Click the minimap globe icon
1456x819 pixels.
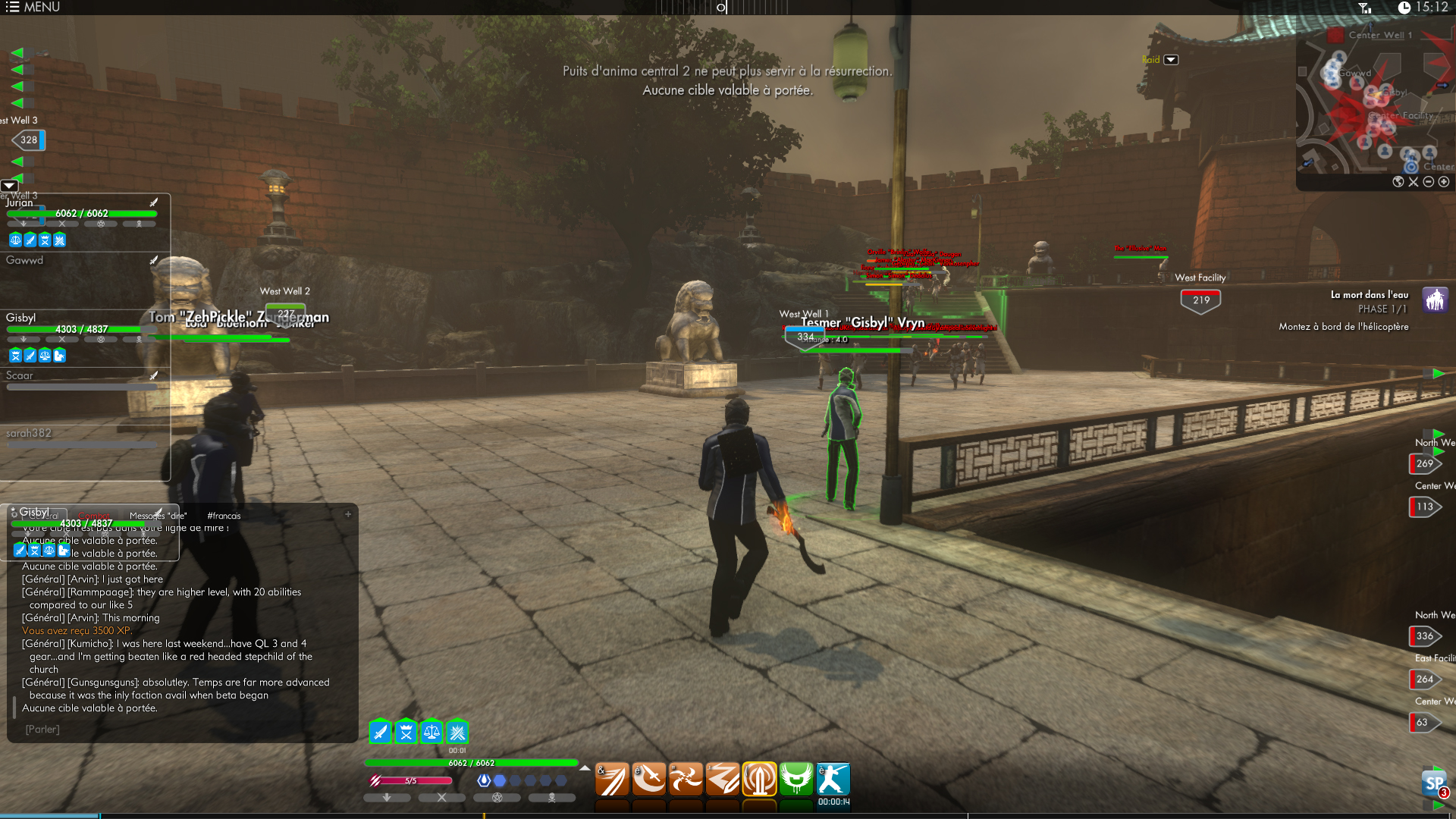pos(1398,182)
